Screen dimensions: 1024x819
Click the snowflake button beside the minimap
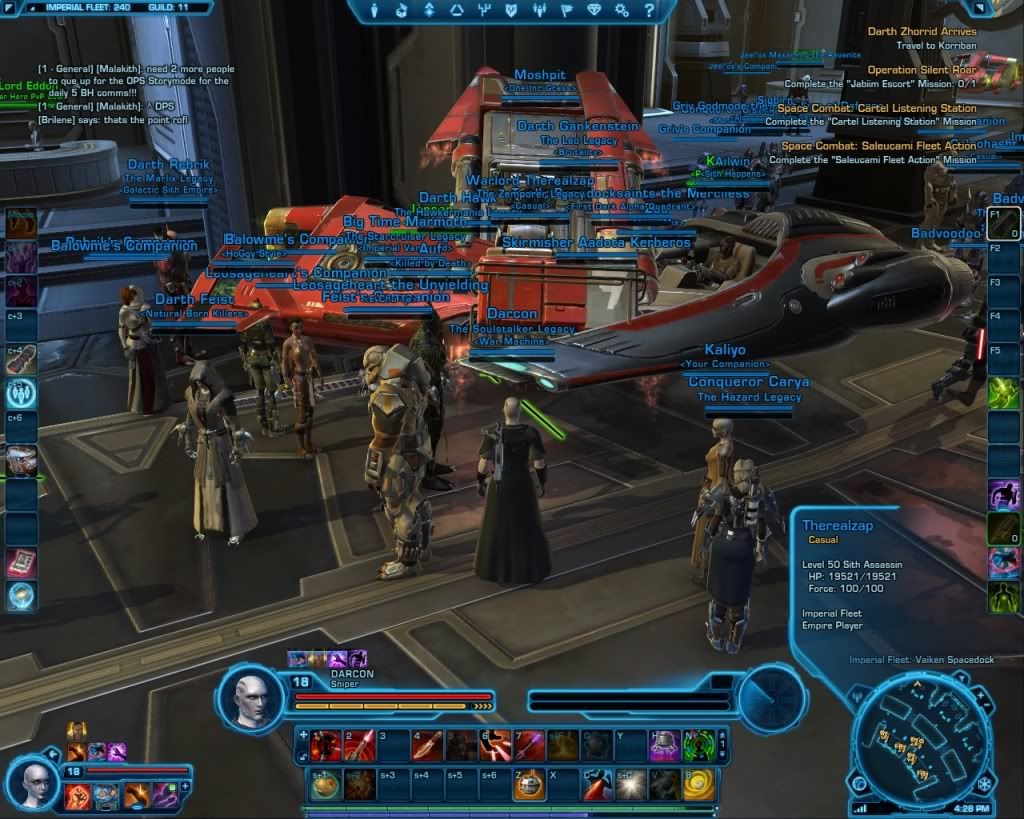(984, 781)
